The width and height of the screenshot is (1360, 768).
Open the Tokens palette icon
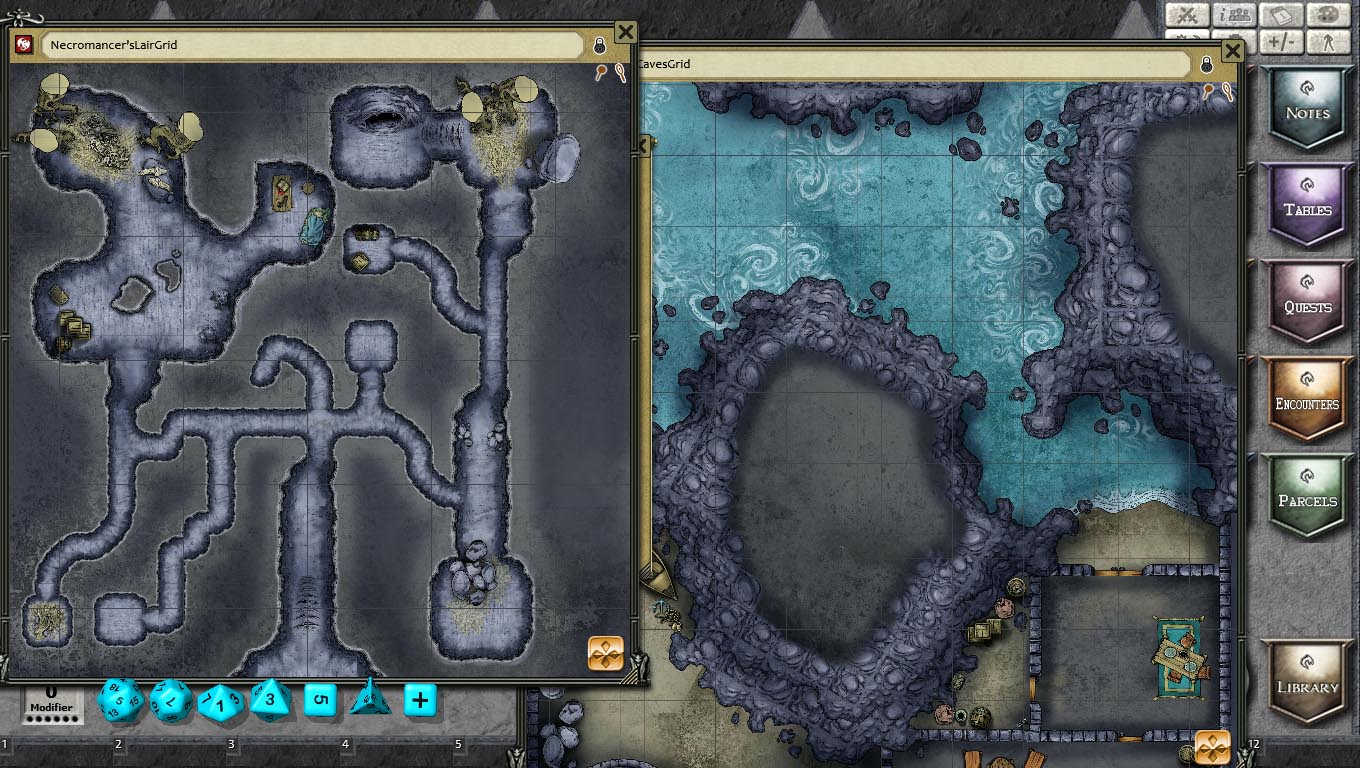(1330, 15)
